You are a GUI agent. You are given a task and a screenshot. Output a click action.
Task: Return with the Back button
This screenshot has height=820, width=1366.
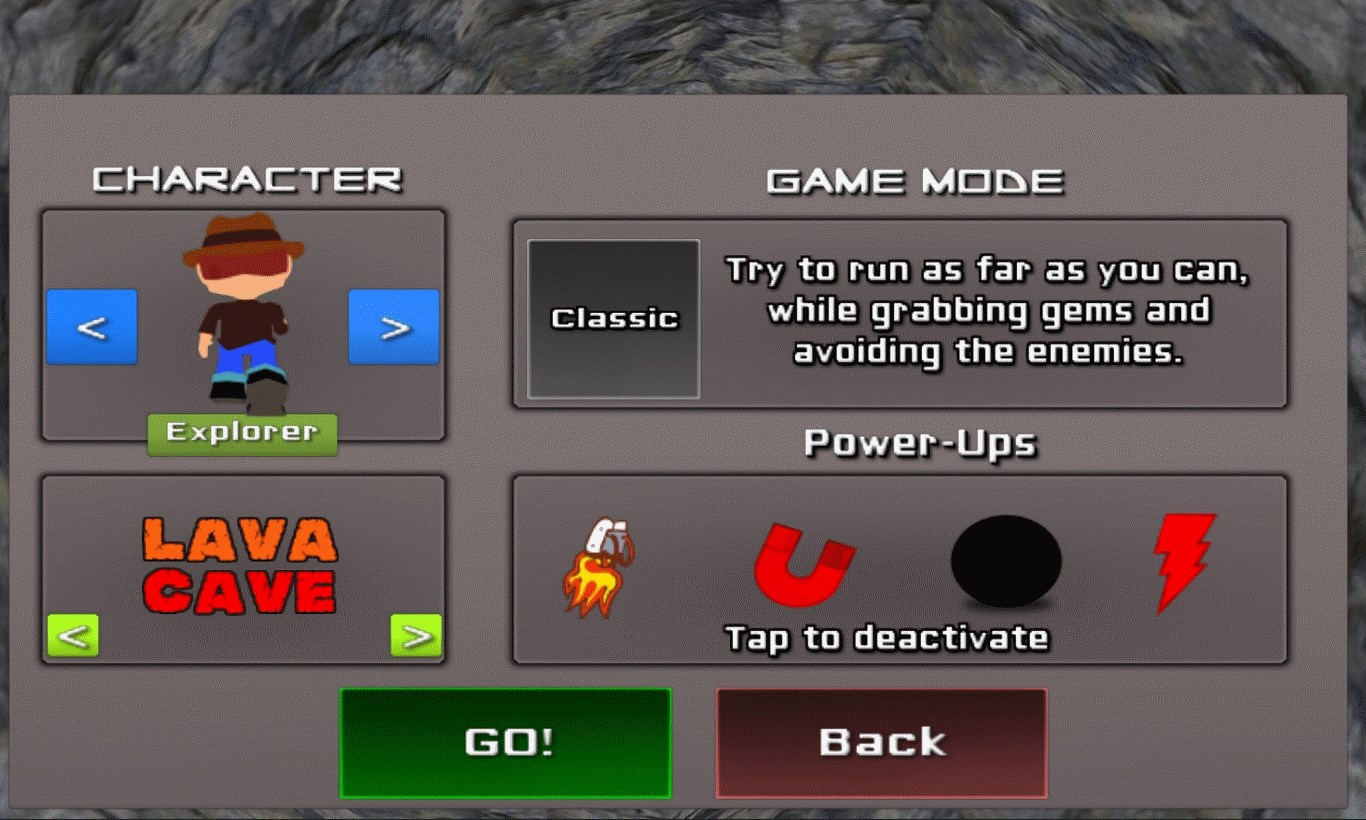(x=881, y=743)
